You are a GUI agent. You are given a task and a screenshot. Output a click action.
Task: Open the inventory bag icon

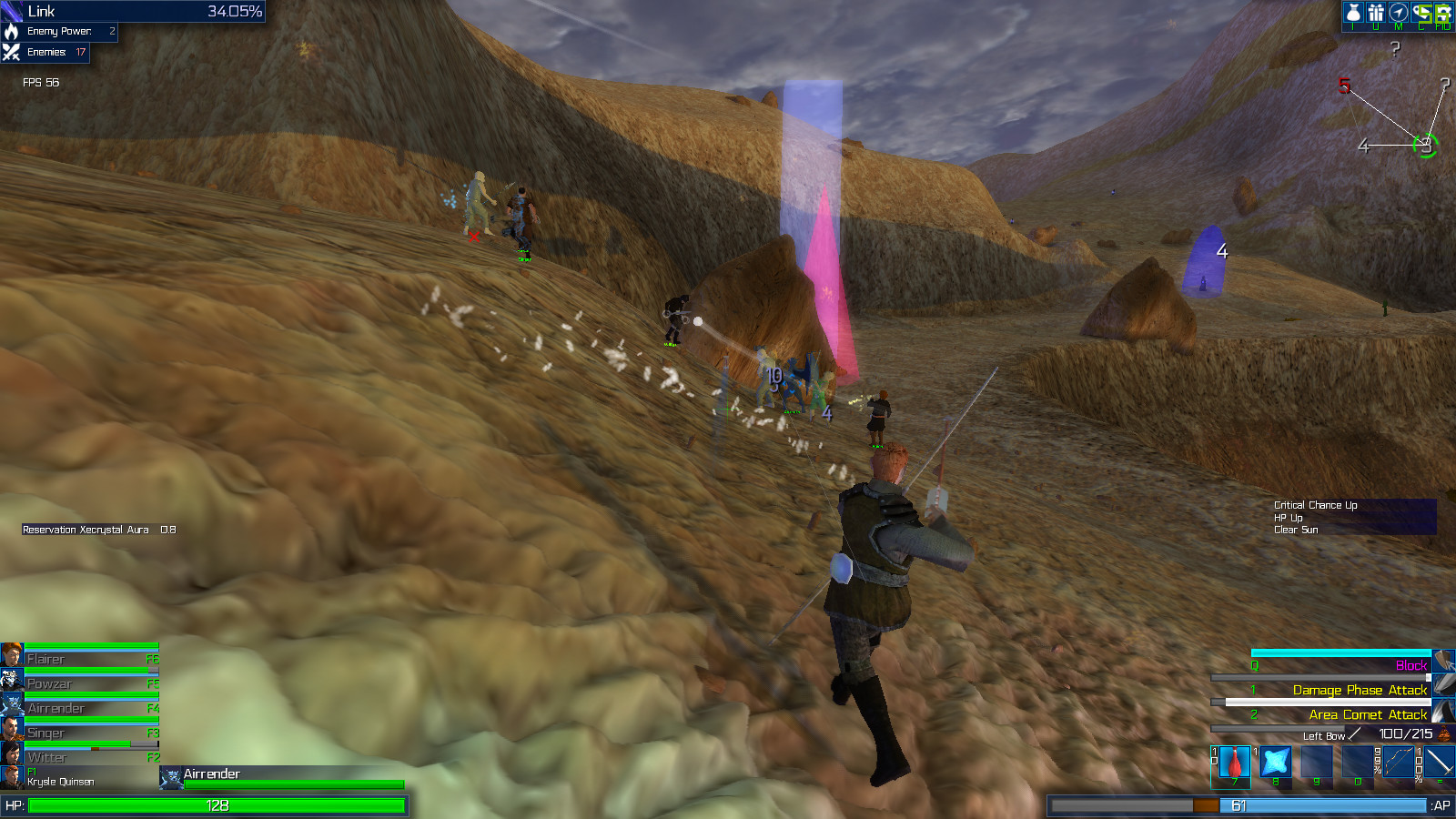point(1353,14)
